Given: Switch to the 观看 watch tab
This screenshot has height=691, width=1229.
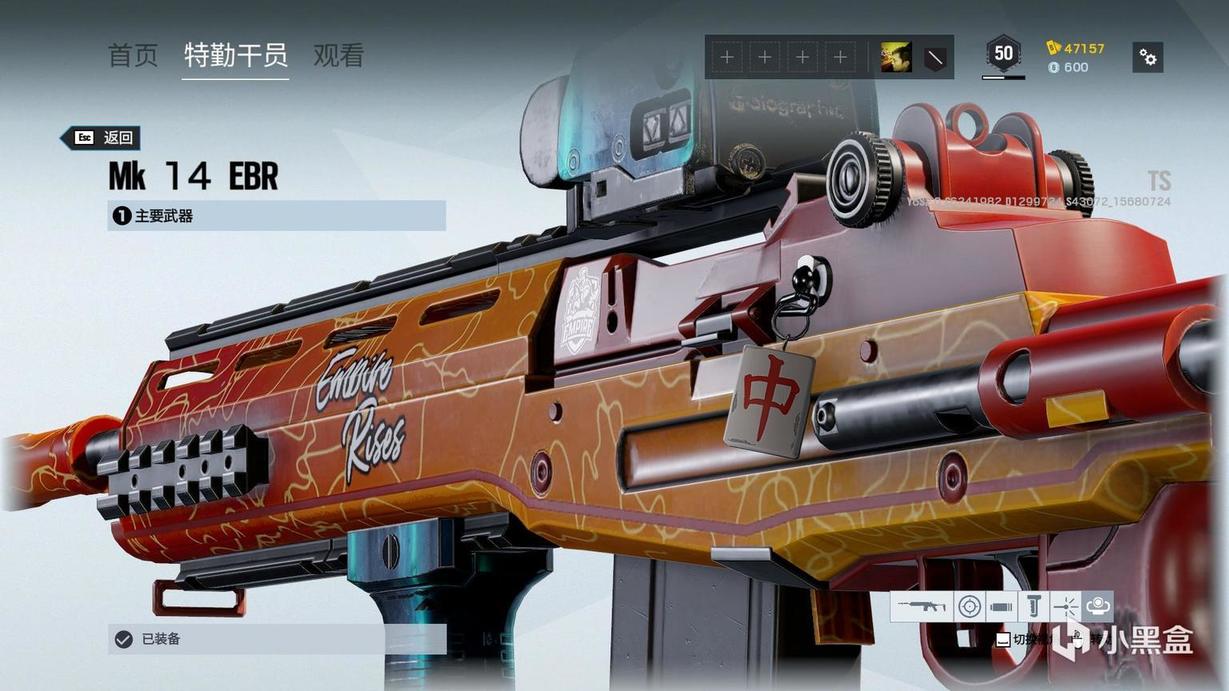Looking at the screenshot, I should coord(338,56).
